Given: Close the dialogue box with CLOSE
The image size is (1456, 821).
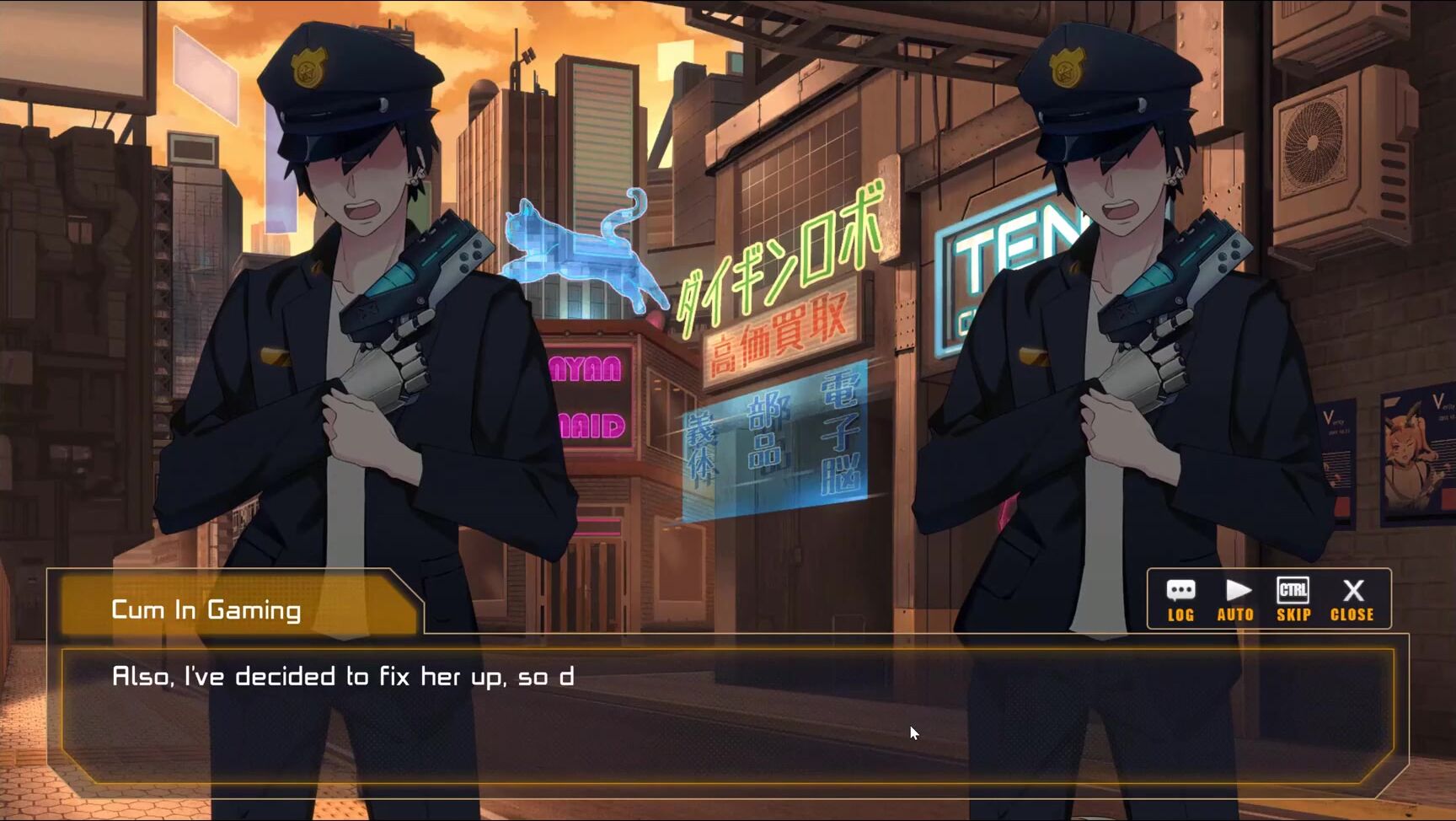Looking at the screenshot, I should click(1352, 599).
